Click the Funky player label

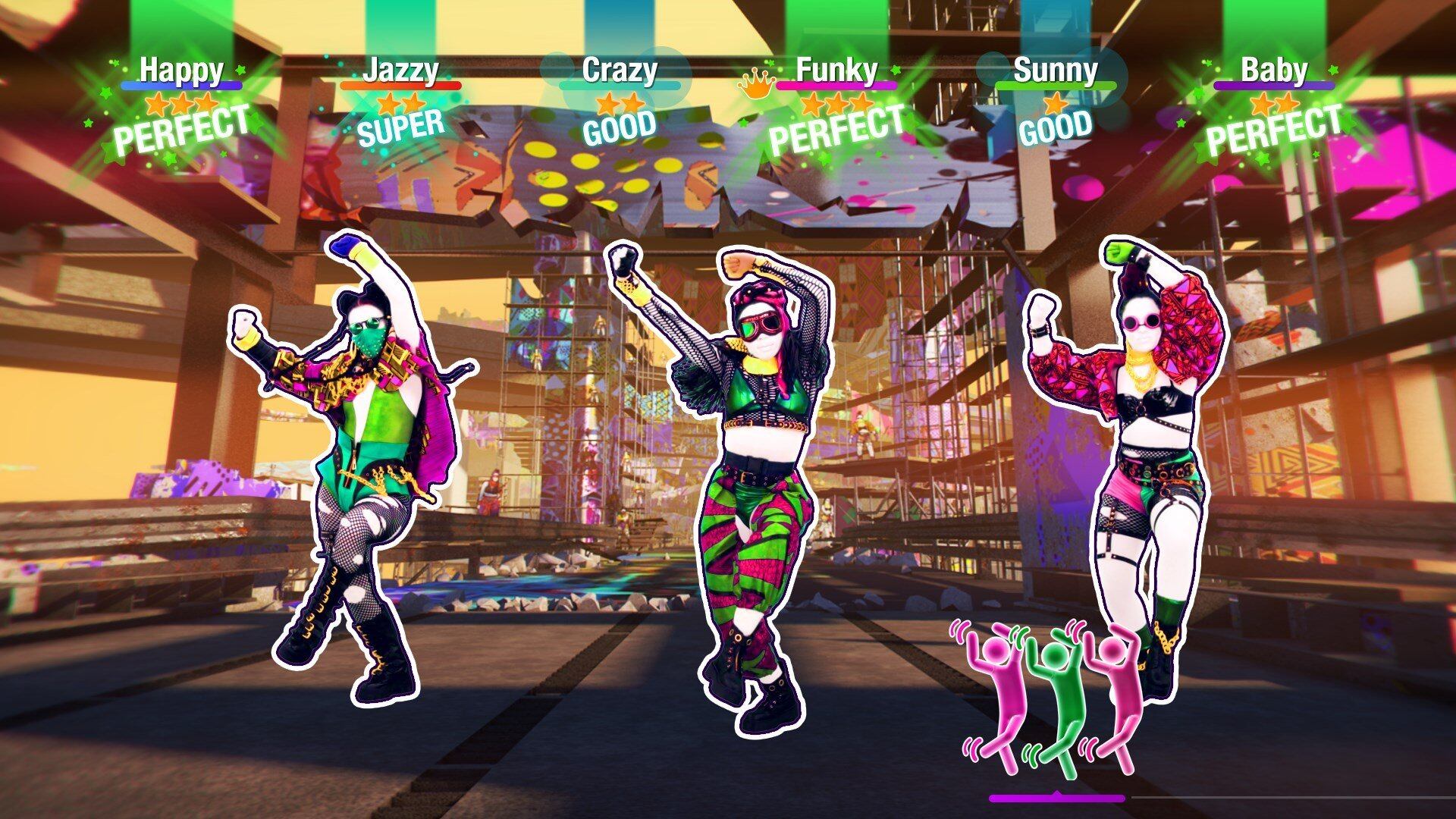click(x=837, y=73)
